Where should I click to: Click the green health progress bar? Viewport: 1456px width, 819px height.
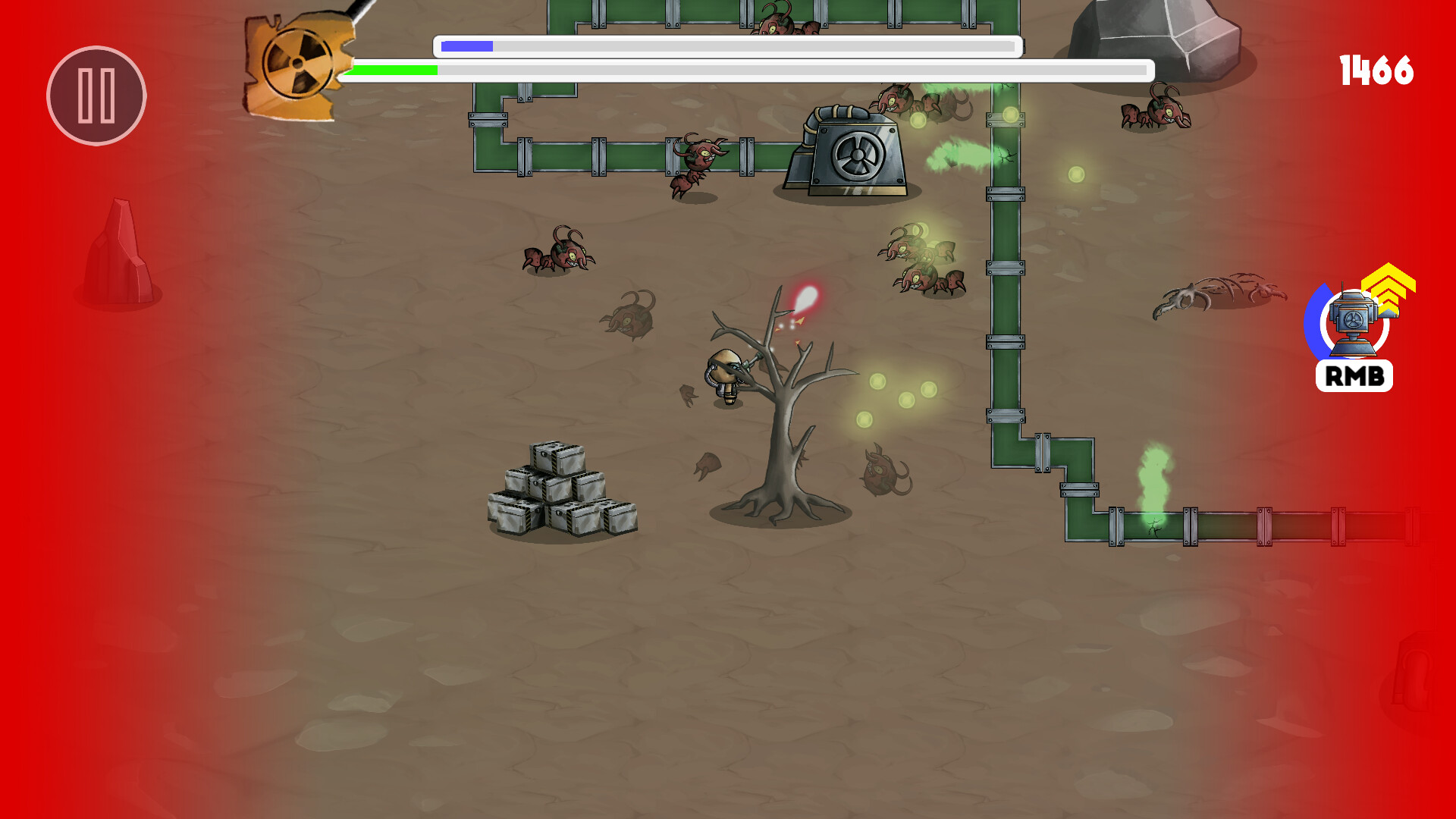[391, 70]
